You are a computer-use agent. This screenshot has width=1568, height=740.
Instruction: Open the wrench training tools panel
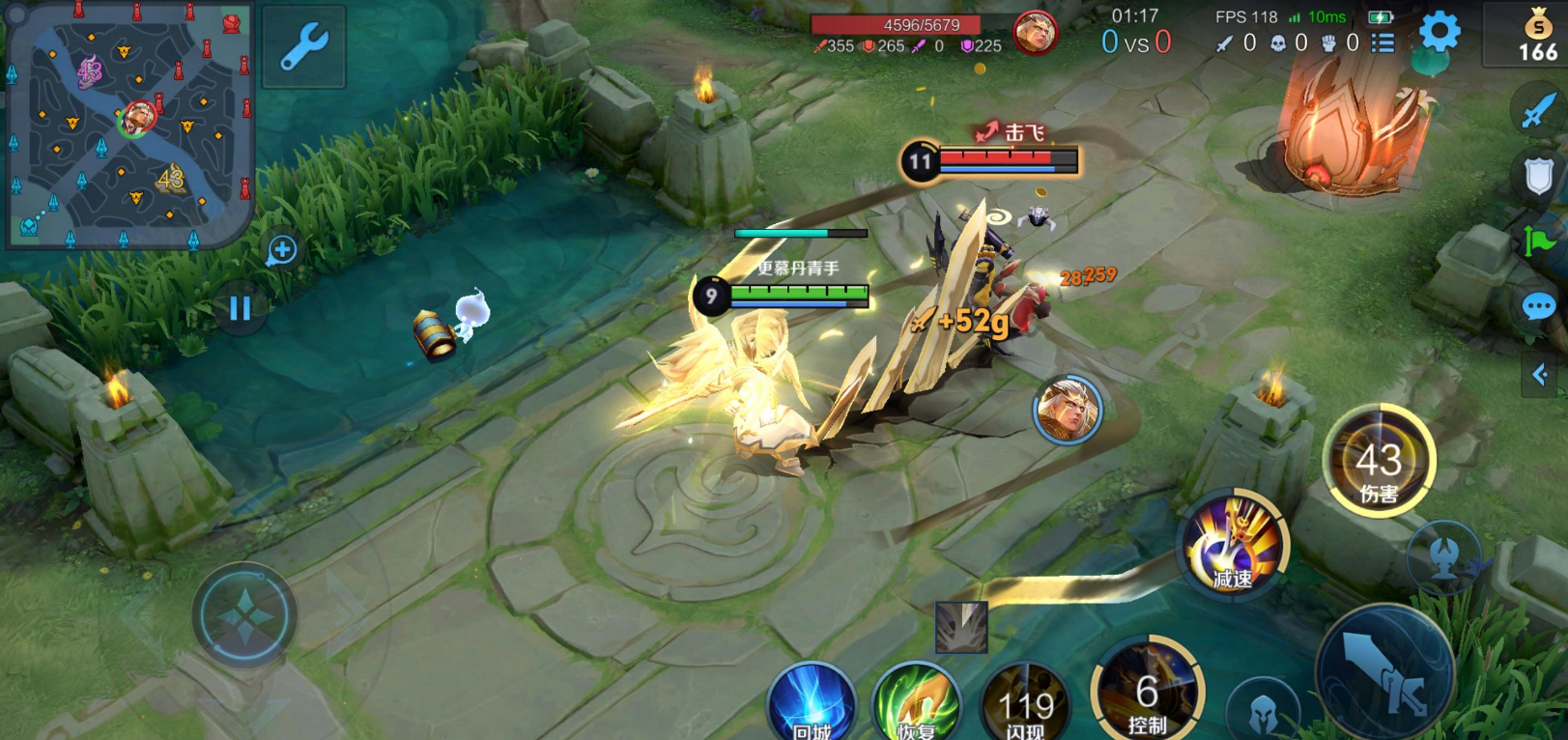click(304, 47)
